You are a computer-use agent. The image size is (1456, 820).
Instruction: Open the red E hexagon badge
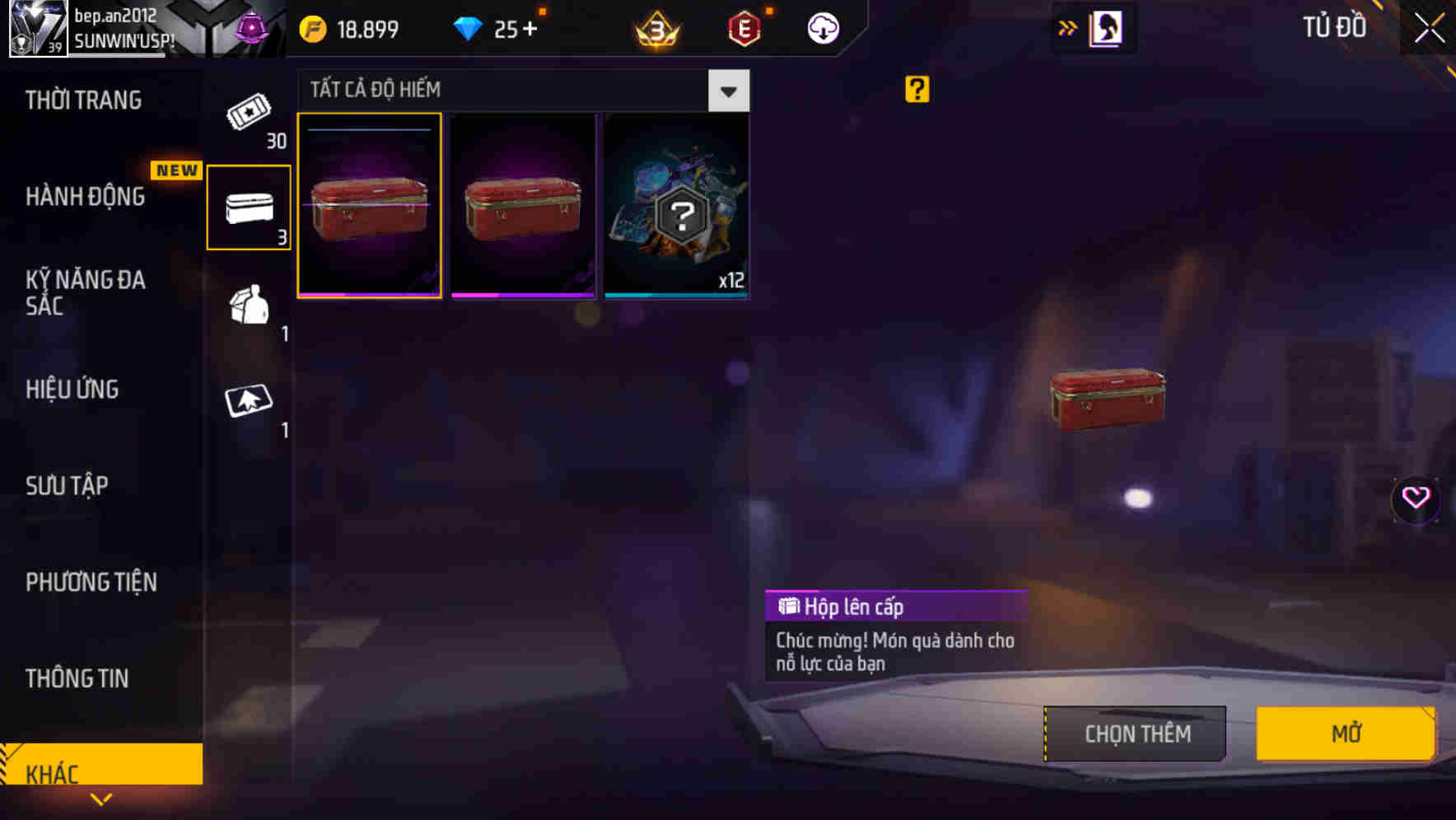coord(744,27)
